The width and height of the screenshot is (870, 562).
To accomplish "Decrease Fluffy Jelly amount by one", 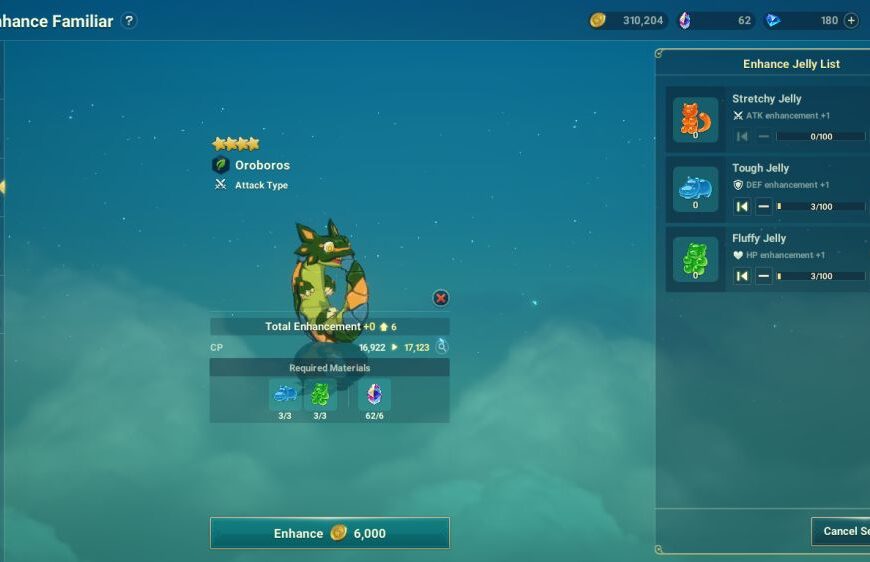I will tap(763, 276).
